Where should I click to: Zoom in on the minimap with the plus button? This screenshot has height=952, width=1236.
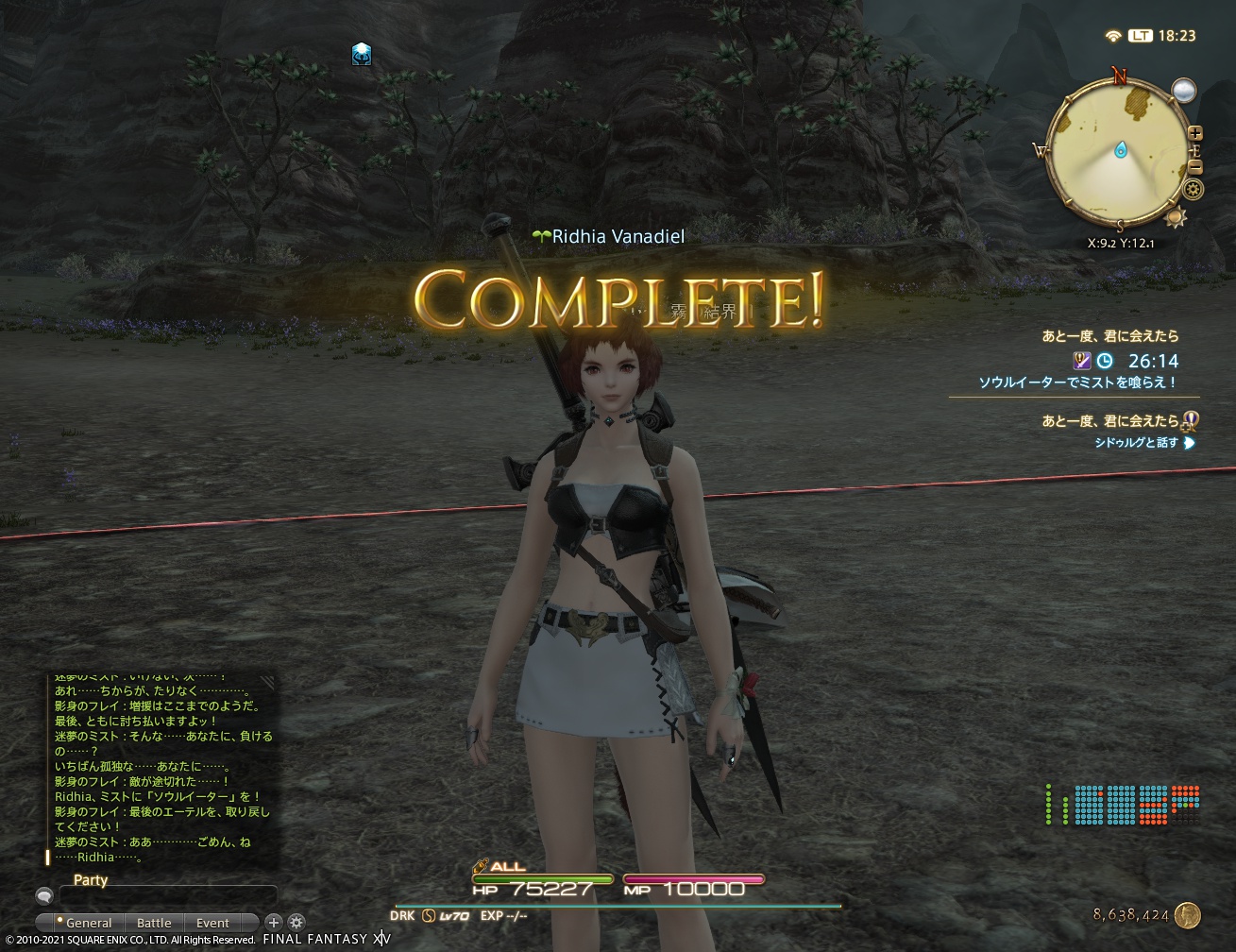(x=1196, y=133)
